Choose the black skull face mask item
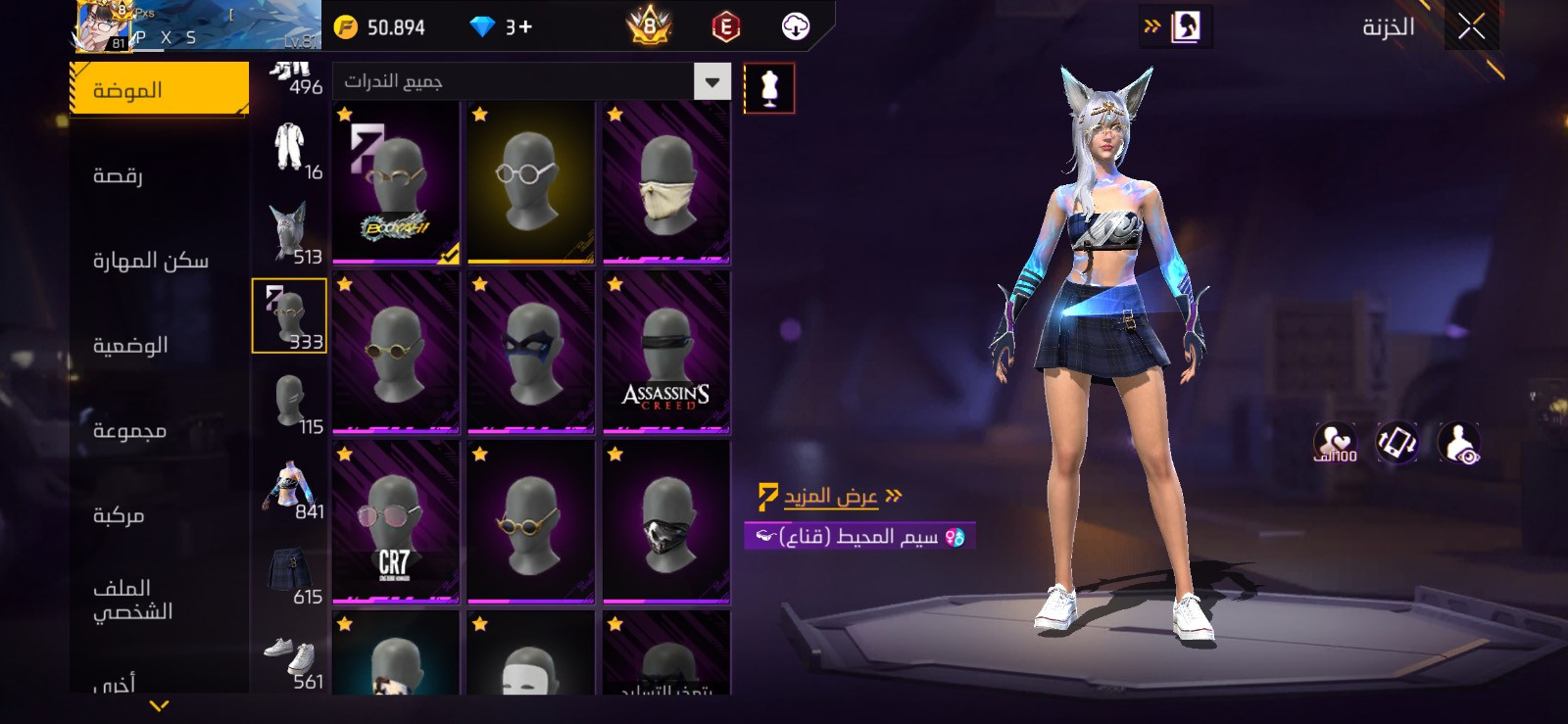1568x724 pixels. click(666, 522)
